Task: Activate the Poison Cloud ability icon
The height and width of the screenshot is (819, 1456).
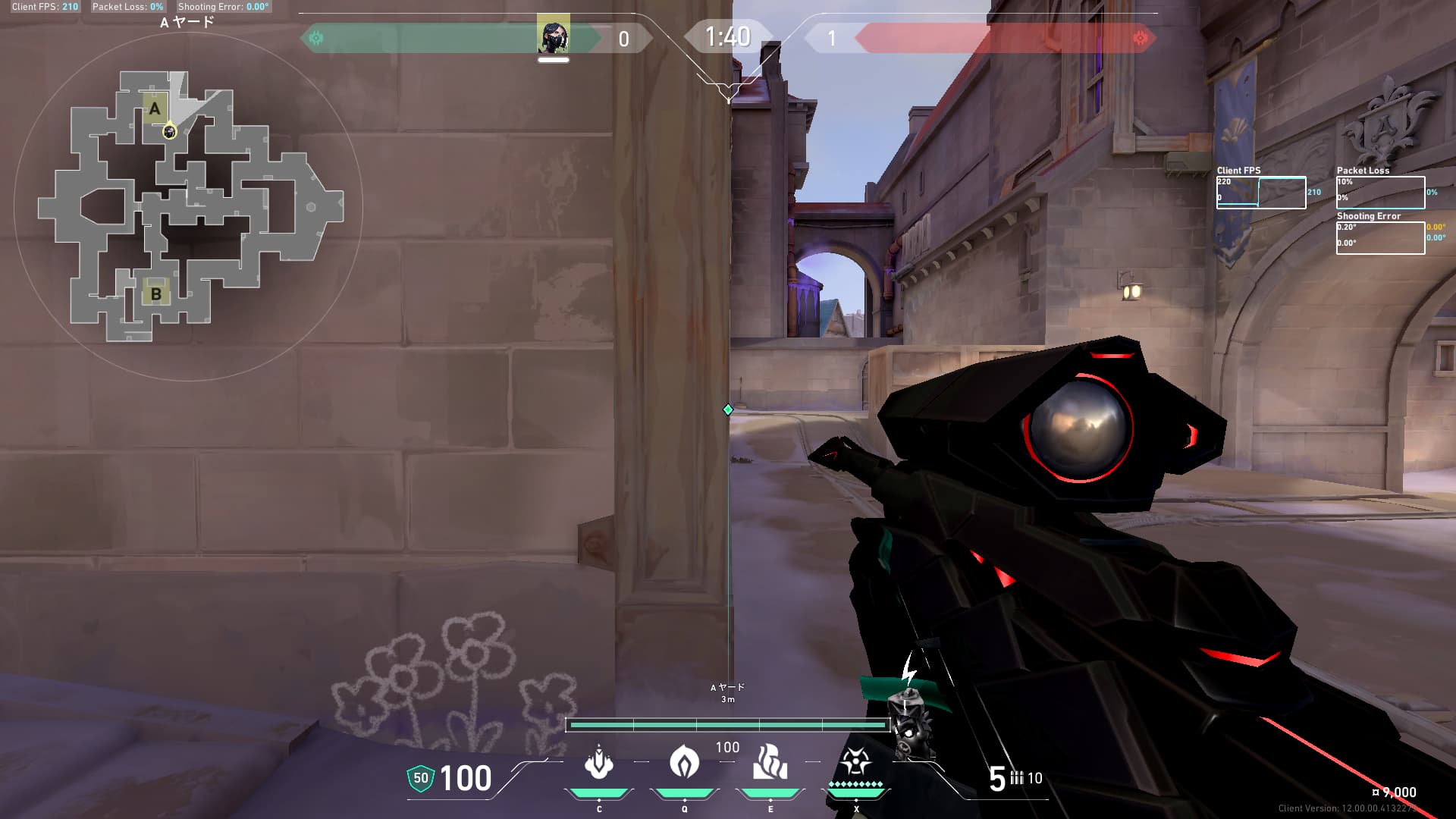Action: [684, 762]
